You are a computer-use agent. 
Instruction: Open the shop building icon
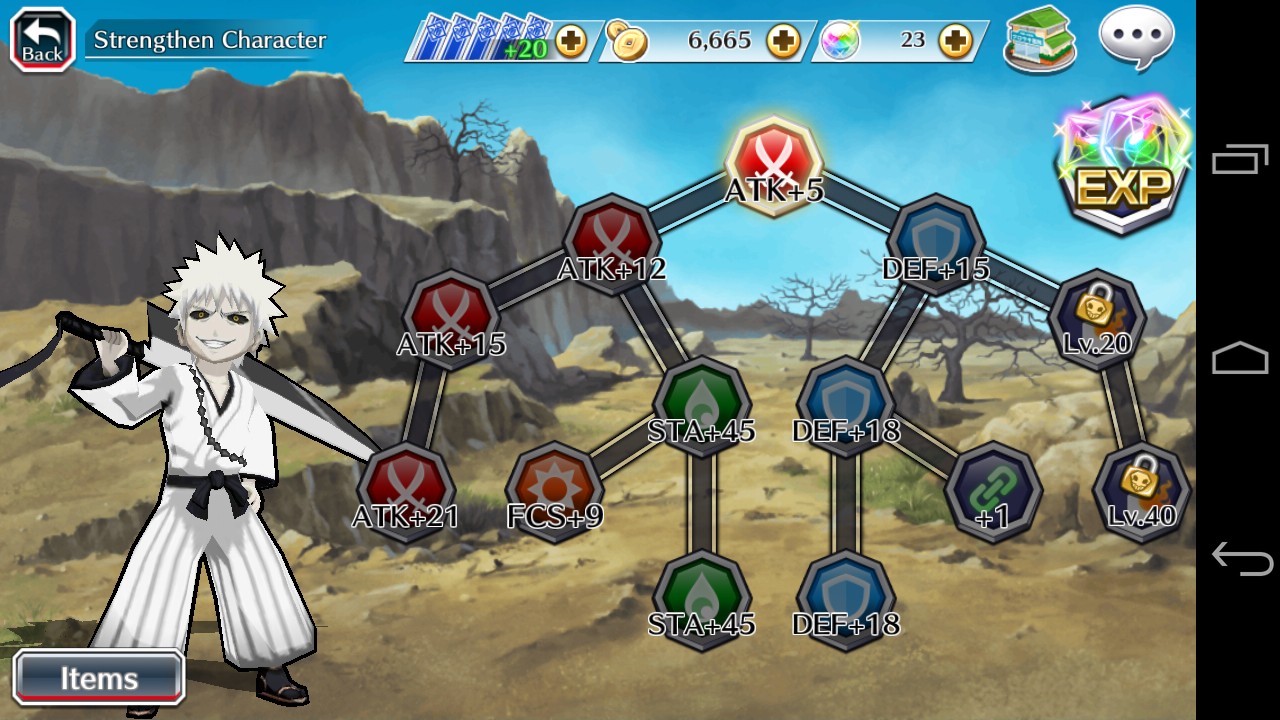tap(1040, 39)
